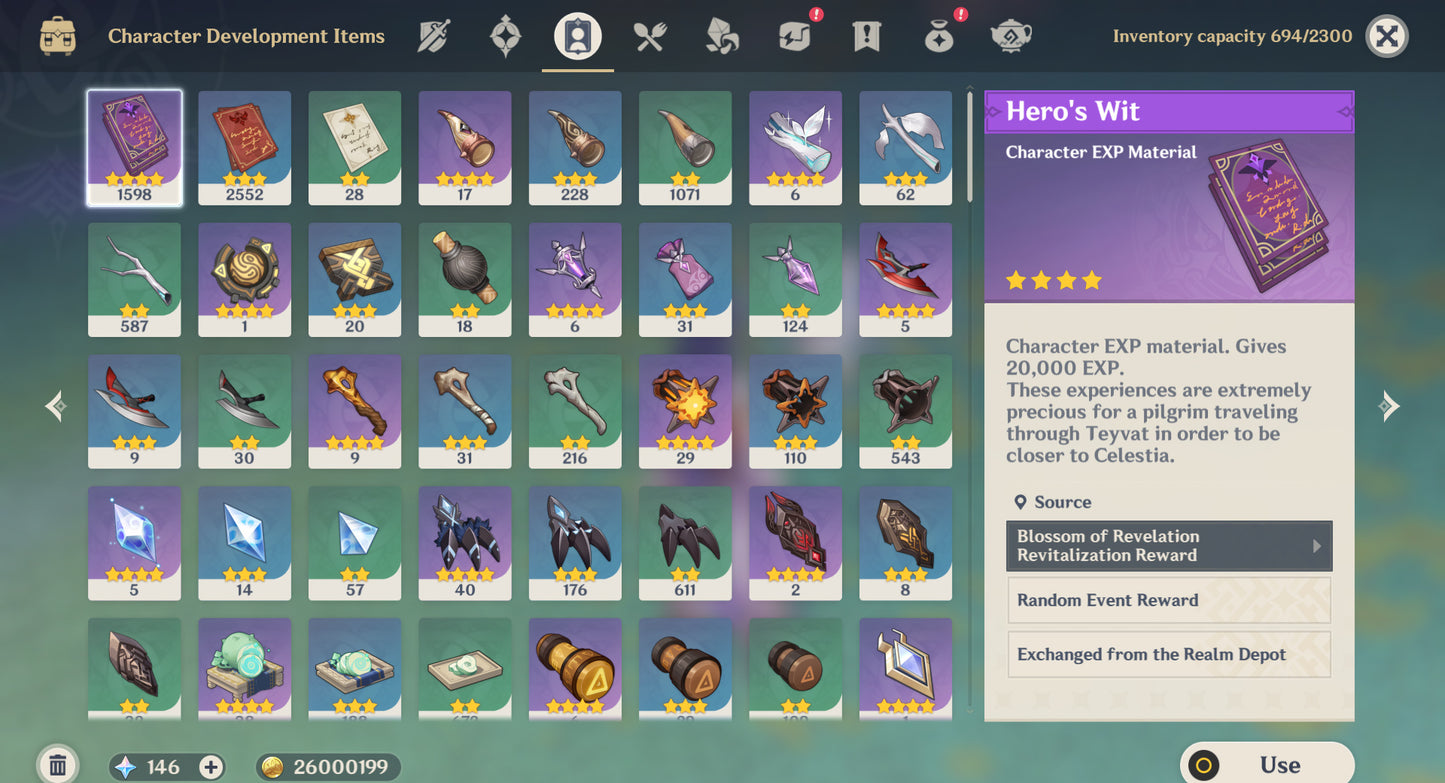Pick the white branch item with 587
This screenshot has height=783, width=1445.
[x=134, y=279]
